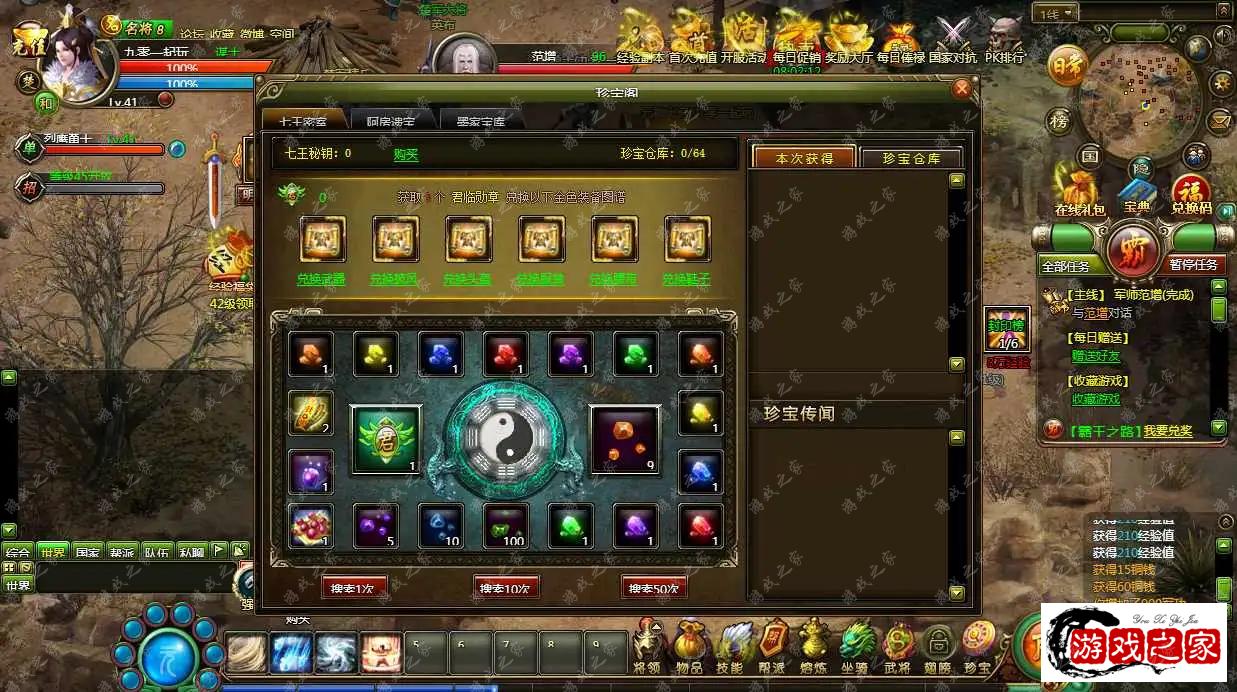Search once with the 搜索1次 button
This screenshot has height=692, width=1237.
(x=355, y=588)
